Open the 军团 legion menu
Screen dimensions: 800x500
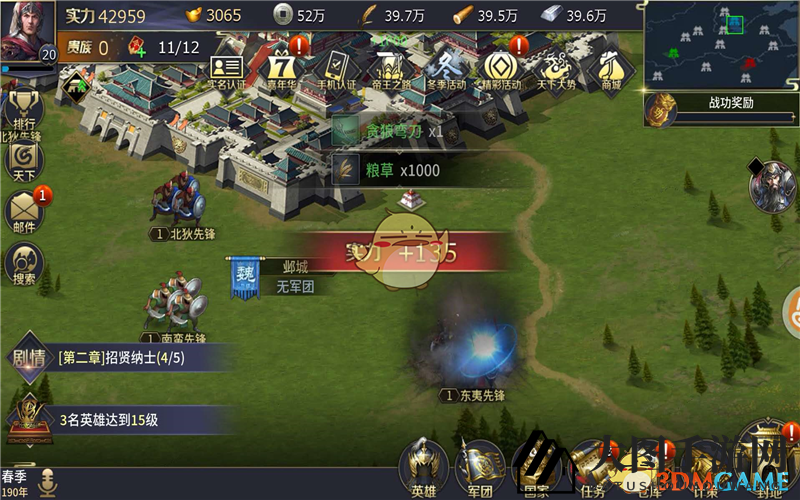click(478, 468)
